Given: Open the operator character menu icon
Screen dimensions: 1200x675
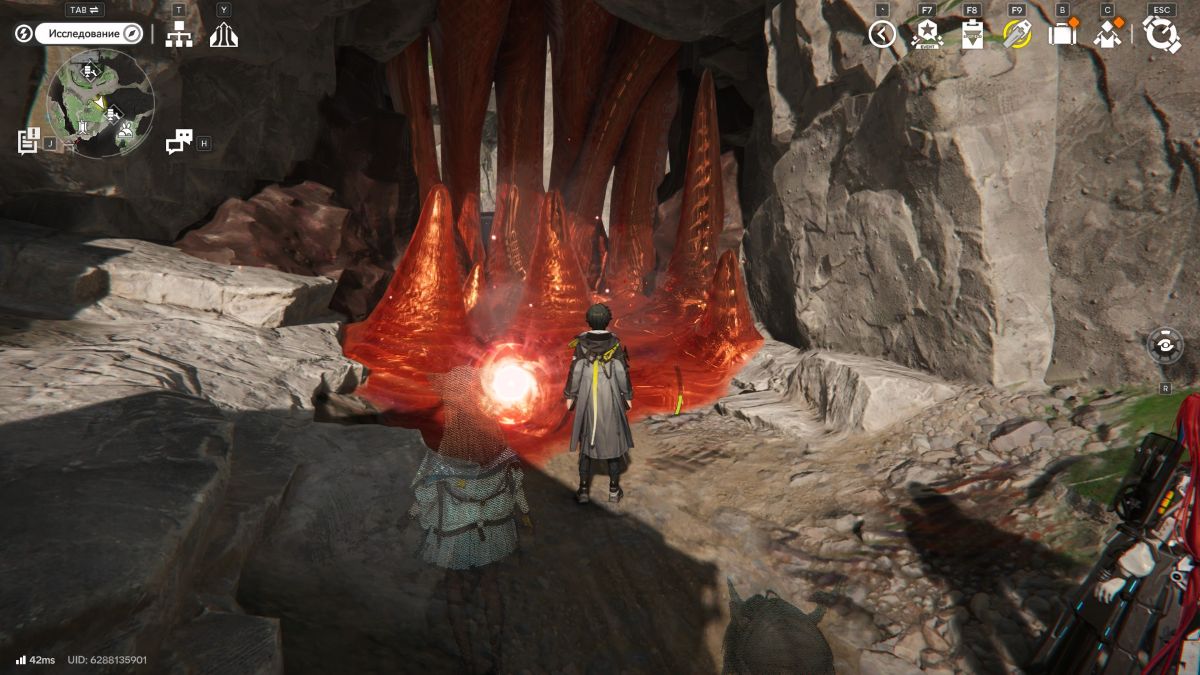Looking at the screenshot, I should (1107, 35).
